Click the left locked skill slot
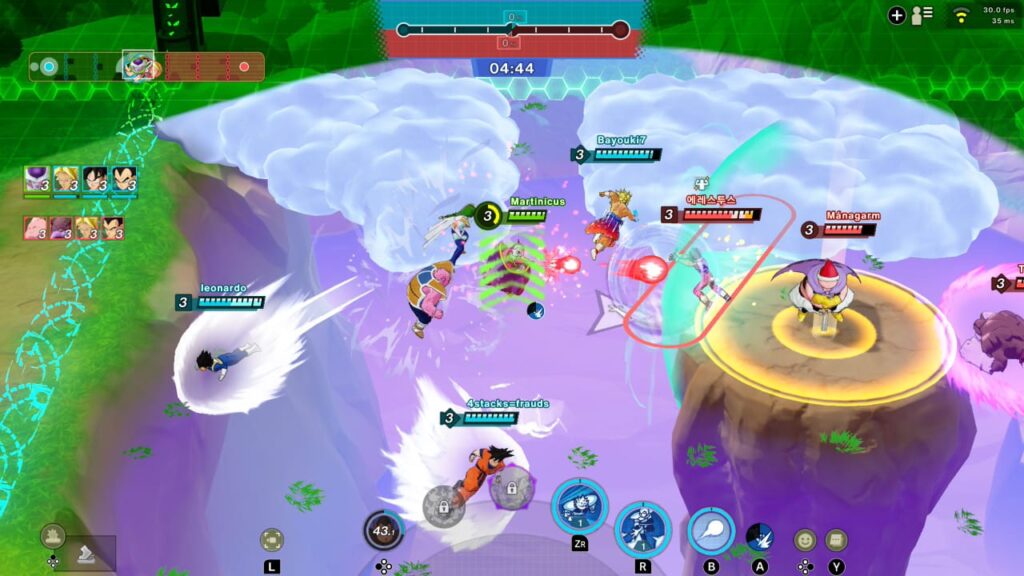 (443, 504)
